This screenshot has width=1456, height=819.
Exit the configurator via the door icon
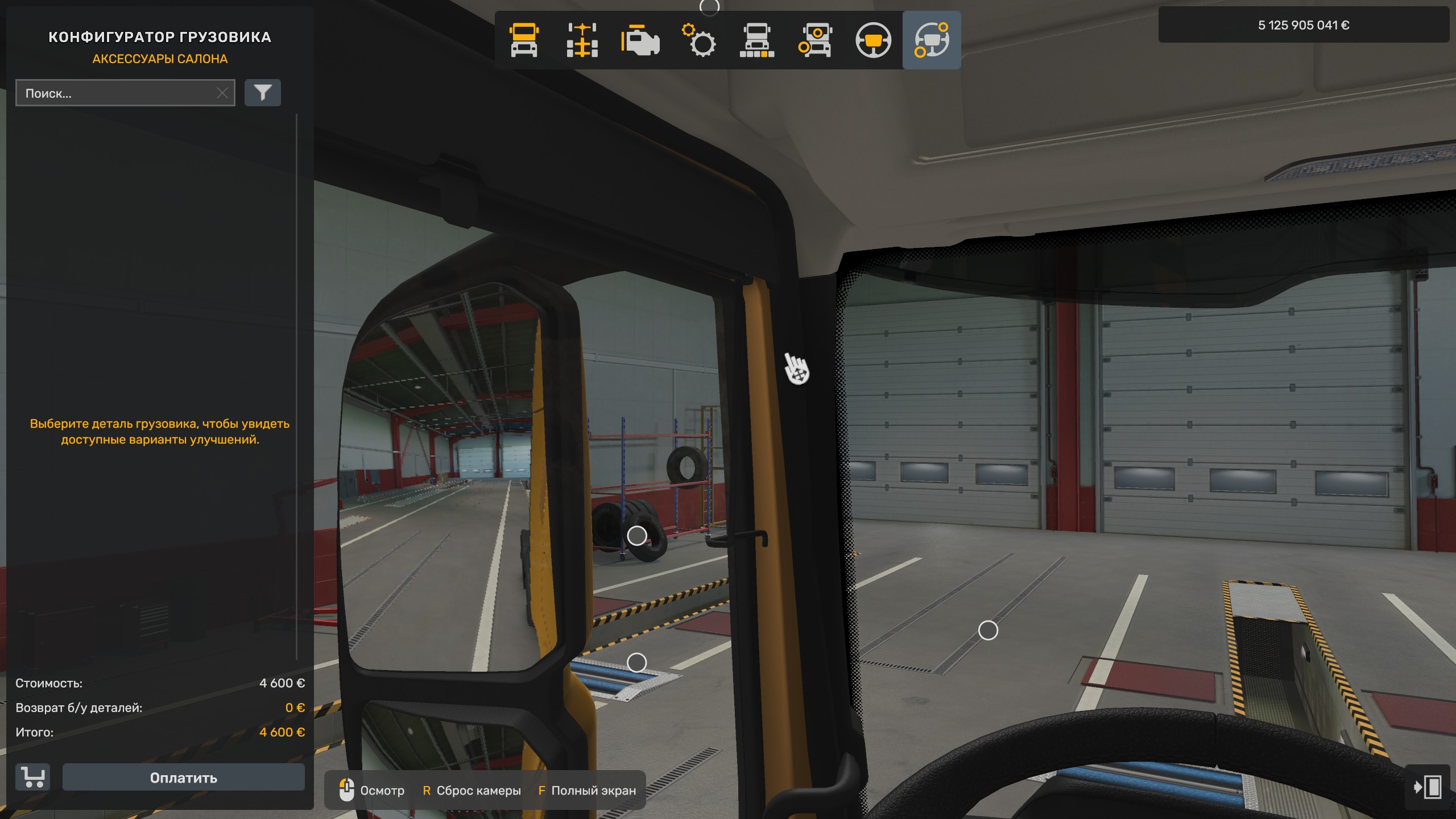pos(1427,787)
